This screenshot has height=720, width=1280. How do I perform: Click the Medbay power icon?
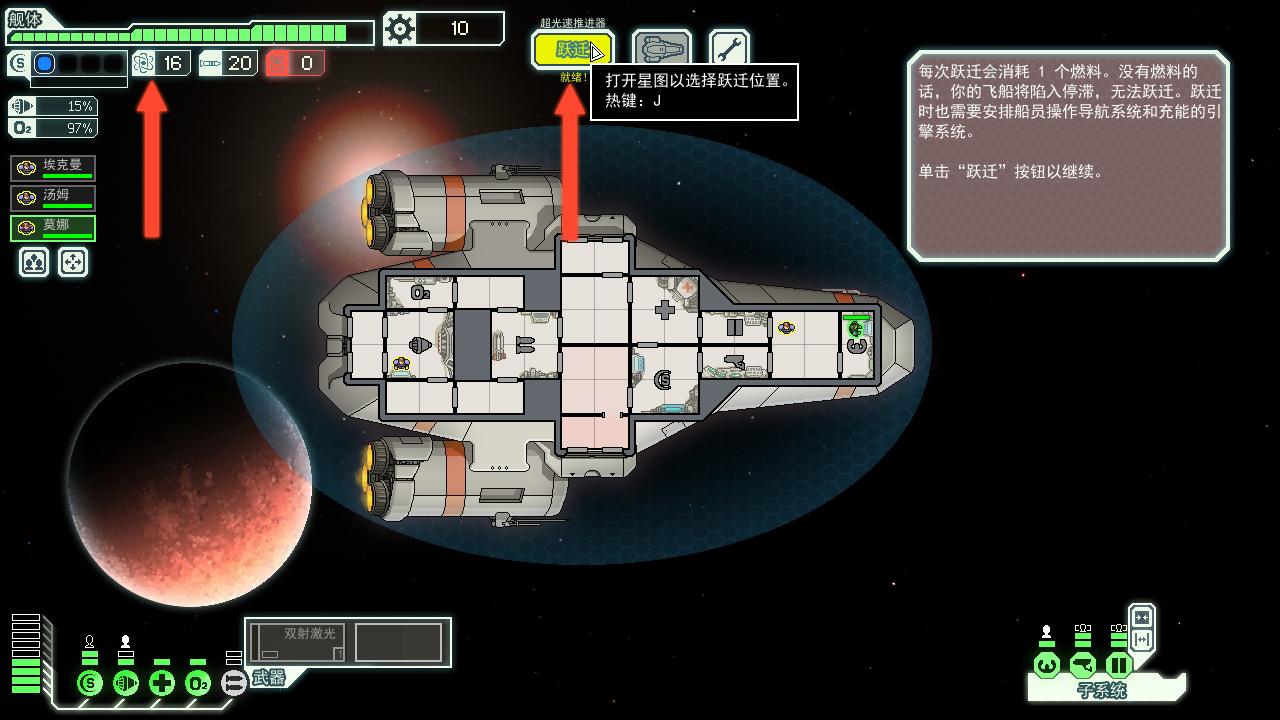click(161, 682)
